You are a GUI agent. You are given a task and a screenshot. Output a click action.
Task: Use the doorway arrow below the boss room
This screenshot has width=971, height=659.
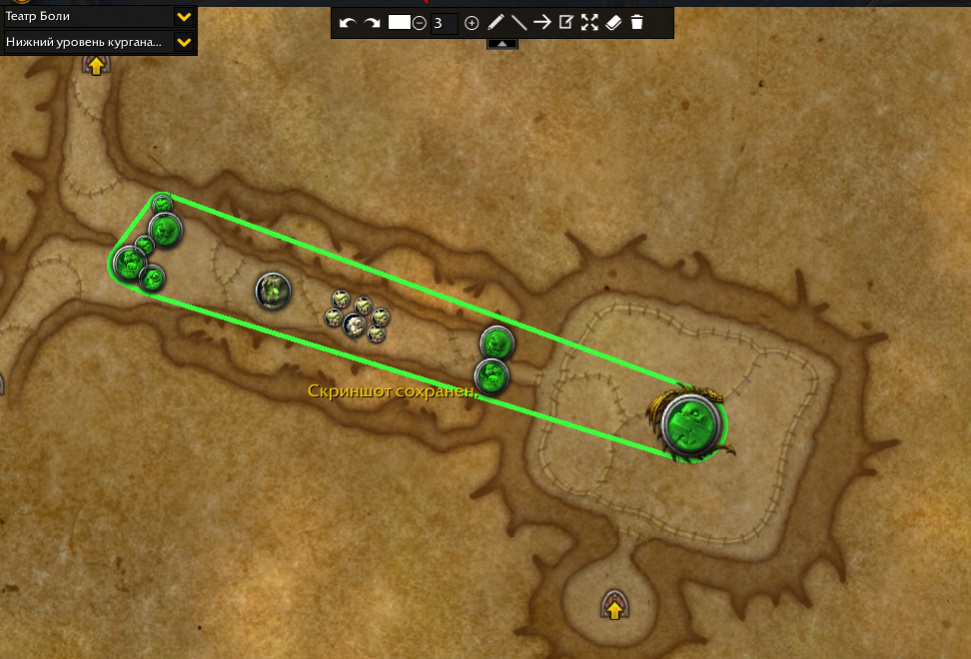click(614, 605)
